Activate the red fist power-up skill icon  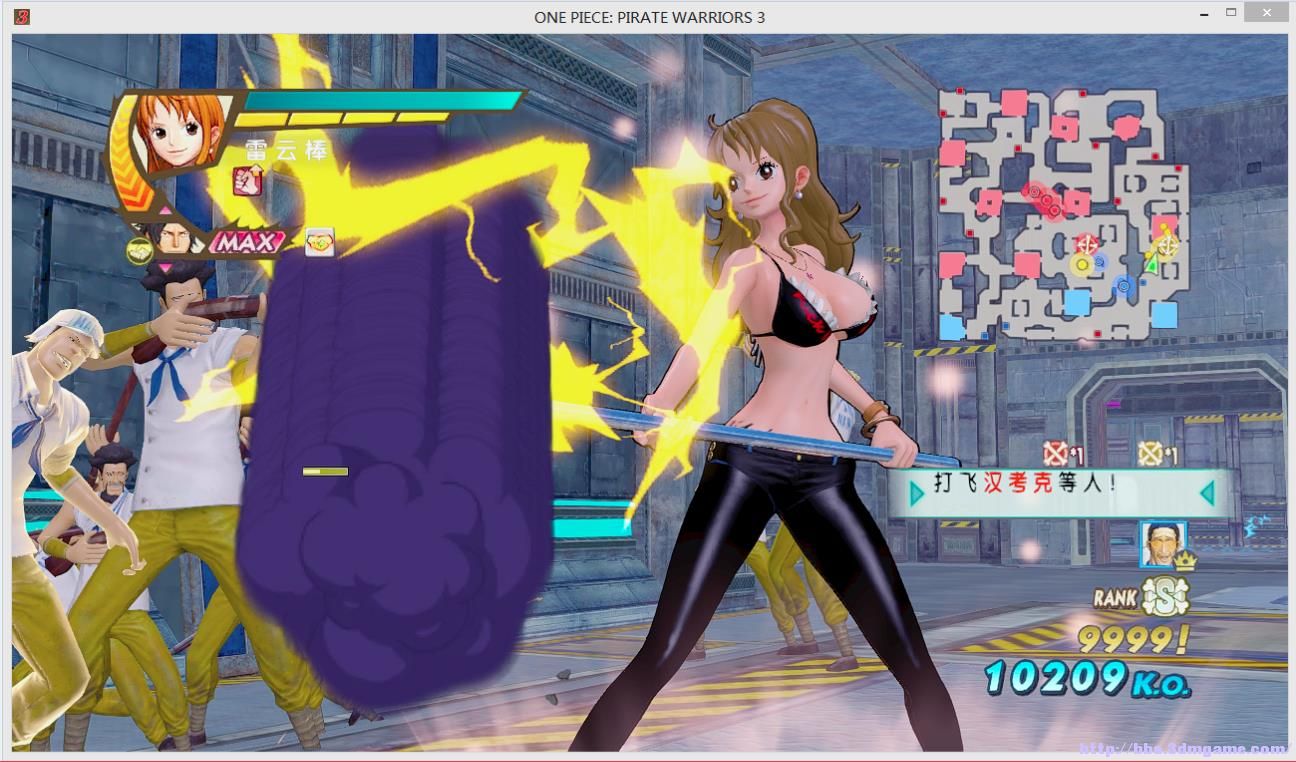click(x=246, y=181)
